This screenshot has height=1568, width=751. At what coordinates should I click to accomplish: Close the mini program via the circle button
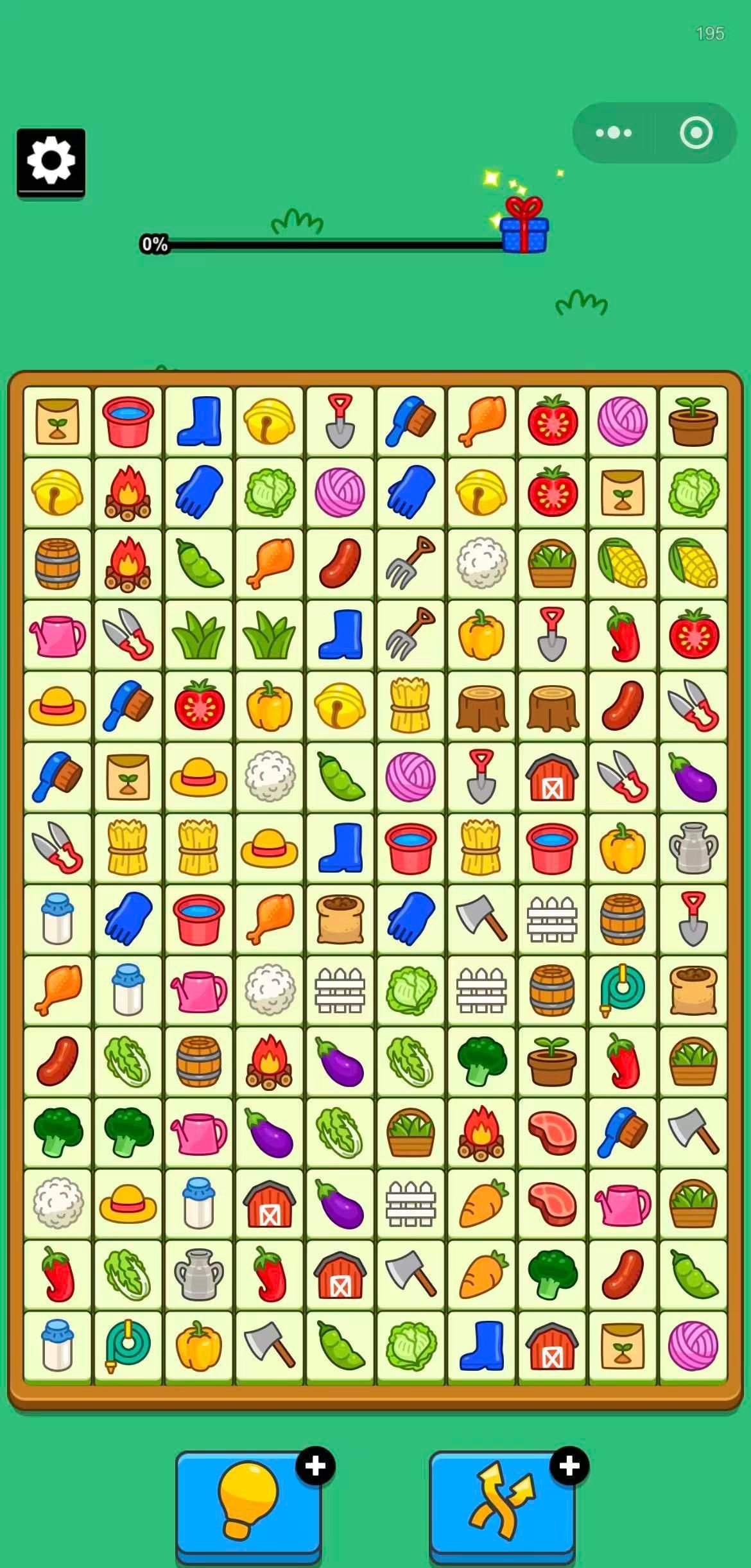[696, 133]
